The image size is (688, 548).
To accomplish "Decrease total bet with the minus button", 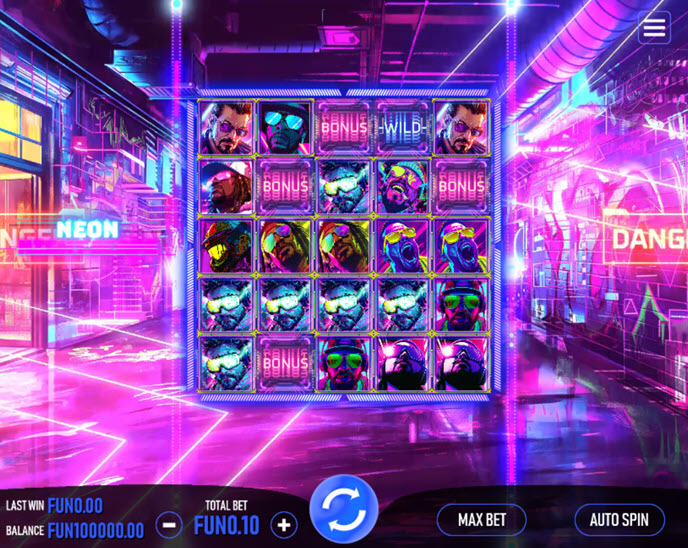I will [x=170, y=524].
